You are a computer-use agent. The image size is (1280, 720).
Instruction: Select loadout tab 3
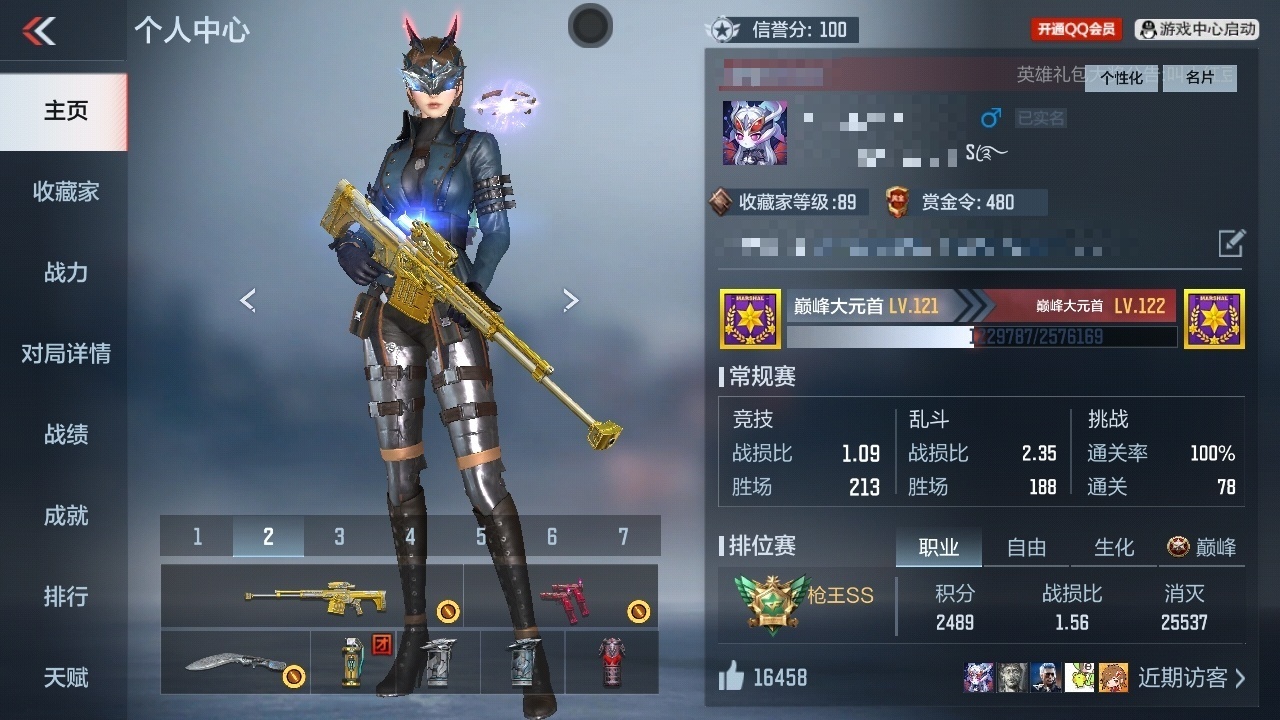coord(339,537)
